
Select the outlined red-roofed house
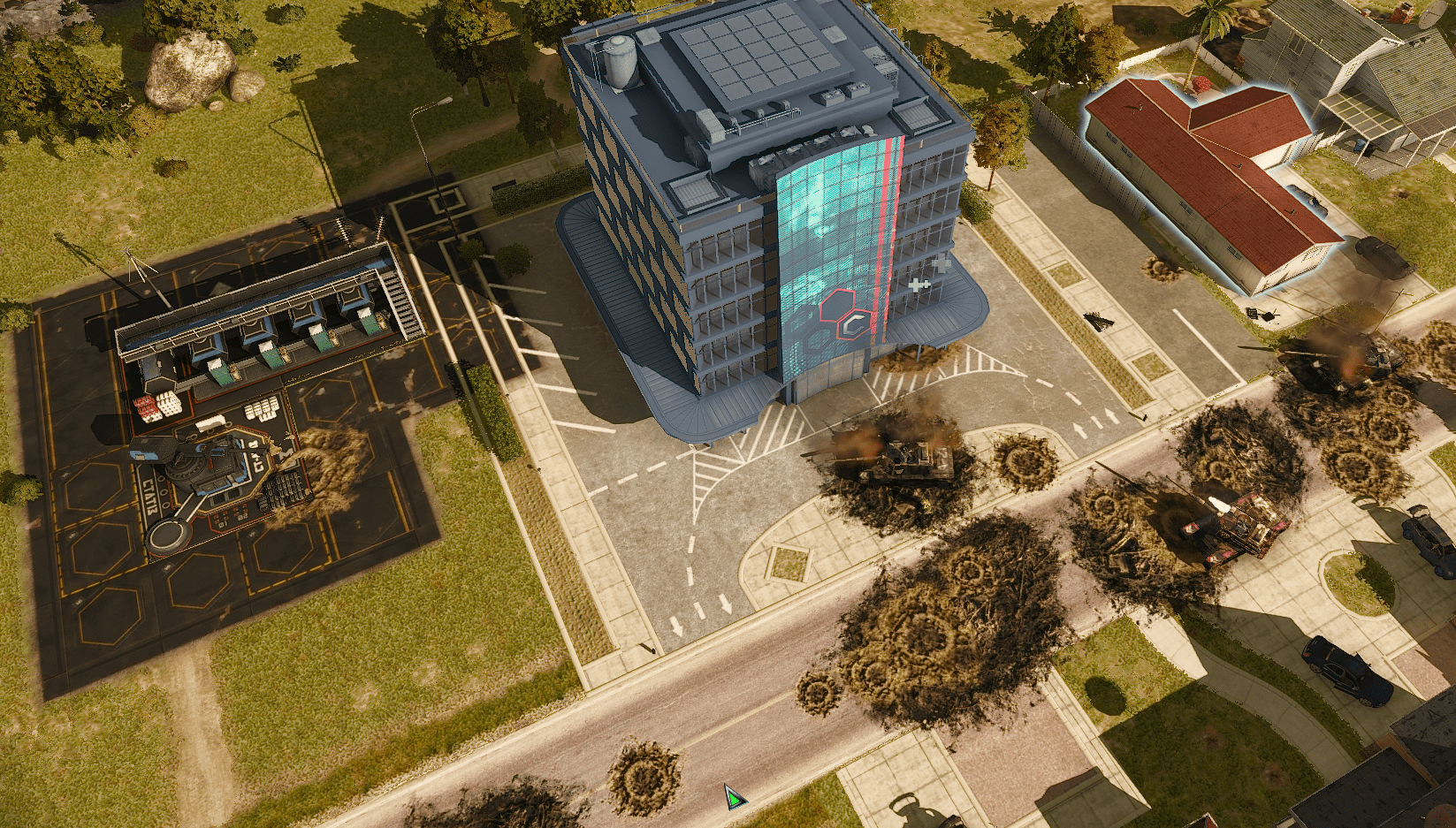1211,177
